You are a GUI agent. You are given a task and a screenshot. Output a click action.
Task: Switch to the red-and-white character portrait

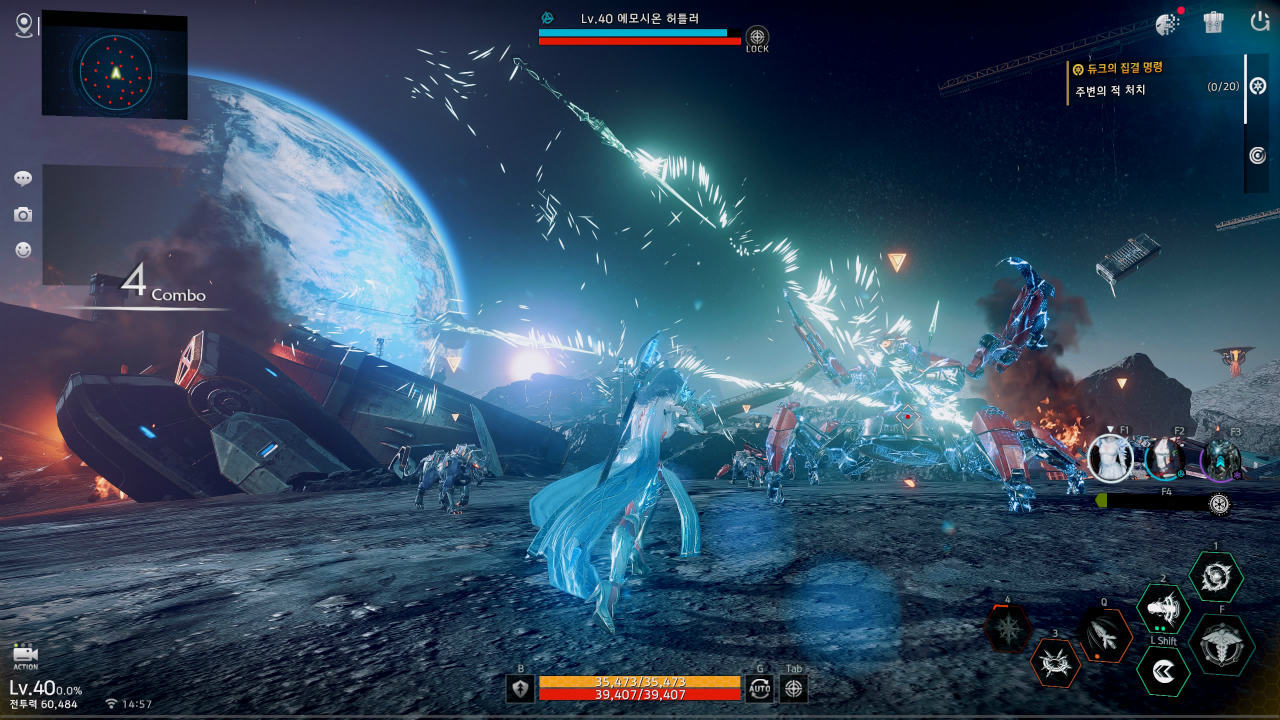[1164, 459]
